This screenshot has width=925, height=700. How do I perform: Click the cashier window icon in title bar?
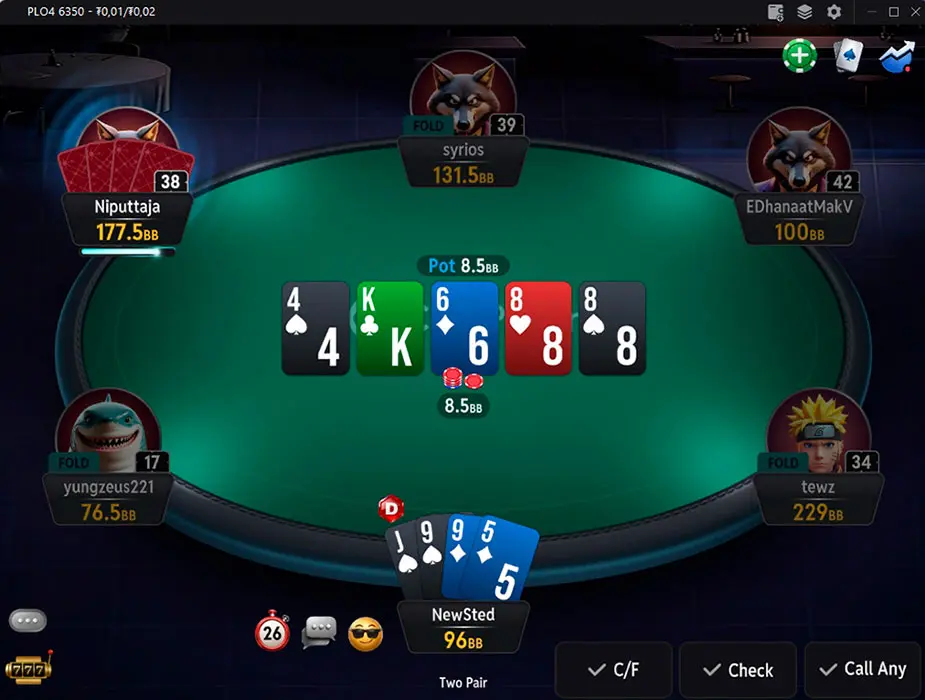pyautogui.click(x=775, y=12)
